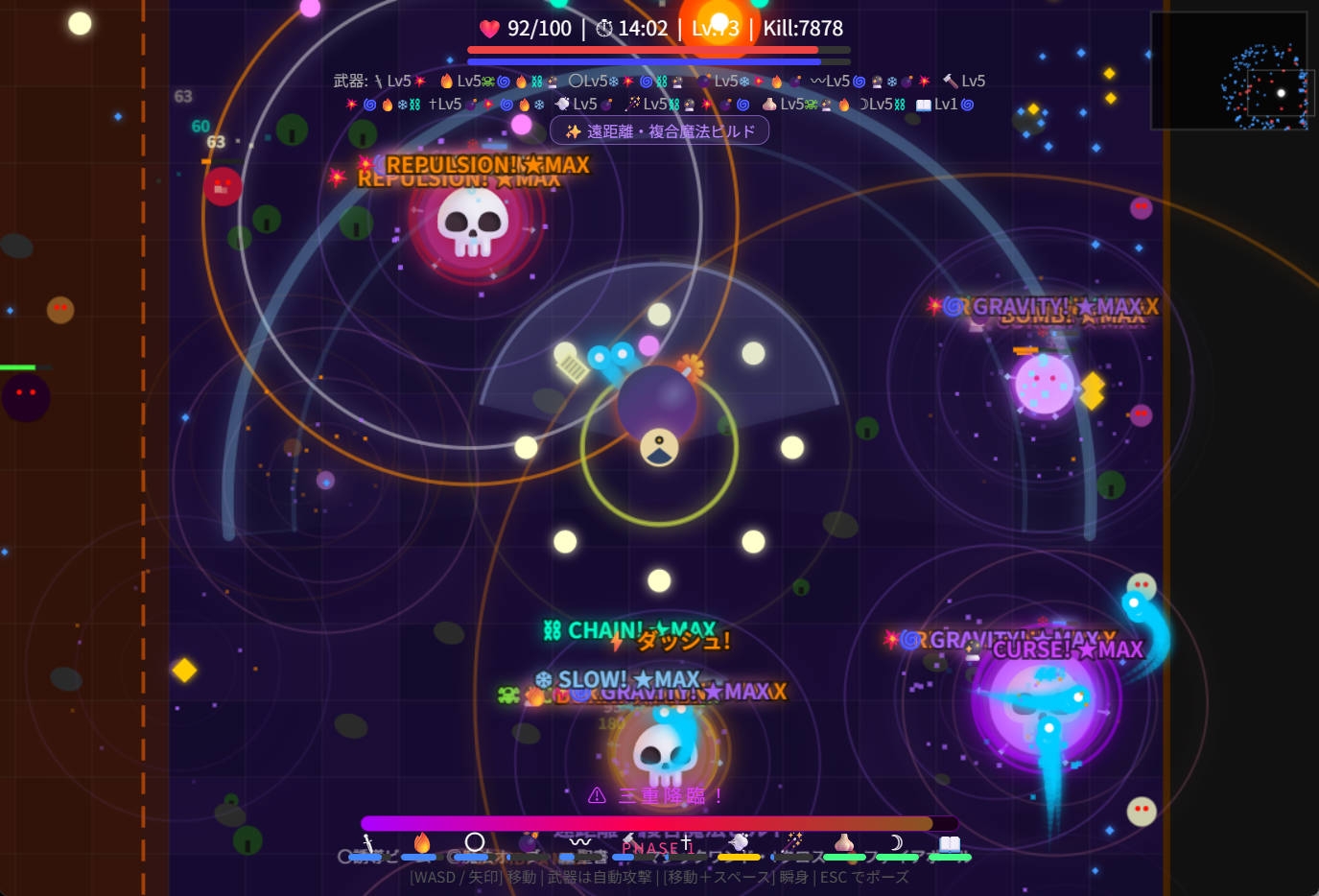Choose the holy cross weapon cooldown icon
1319x896 pixels.
point(686,842)
